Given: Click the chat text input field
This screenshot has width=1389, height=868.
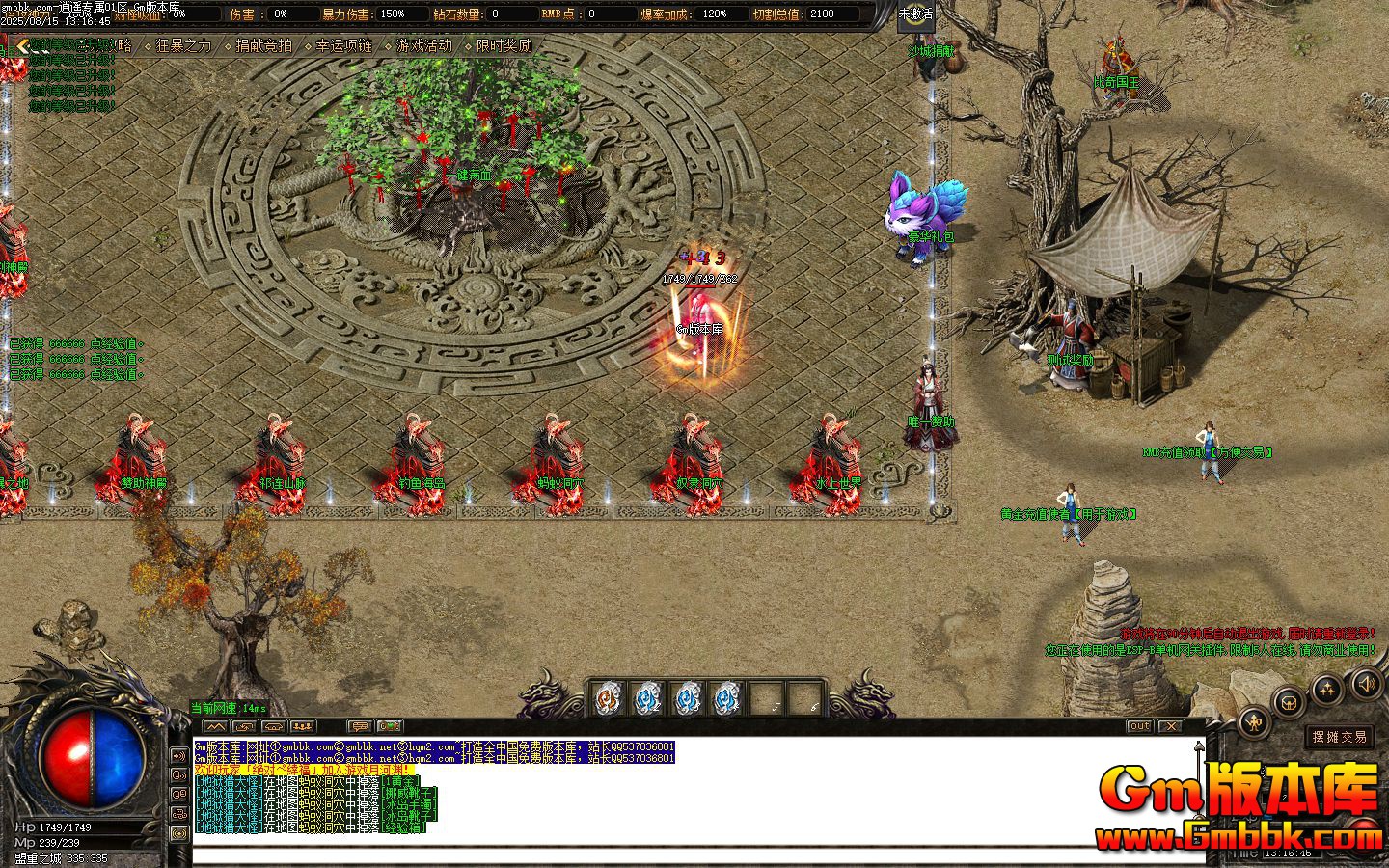Looking at the screenshot, I should point(675,856).
